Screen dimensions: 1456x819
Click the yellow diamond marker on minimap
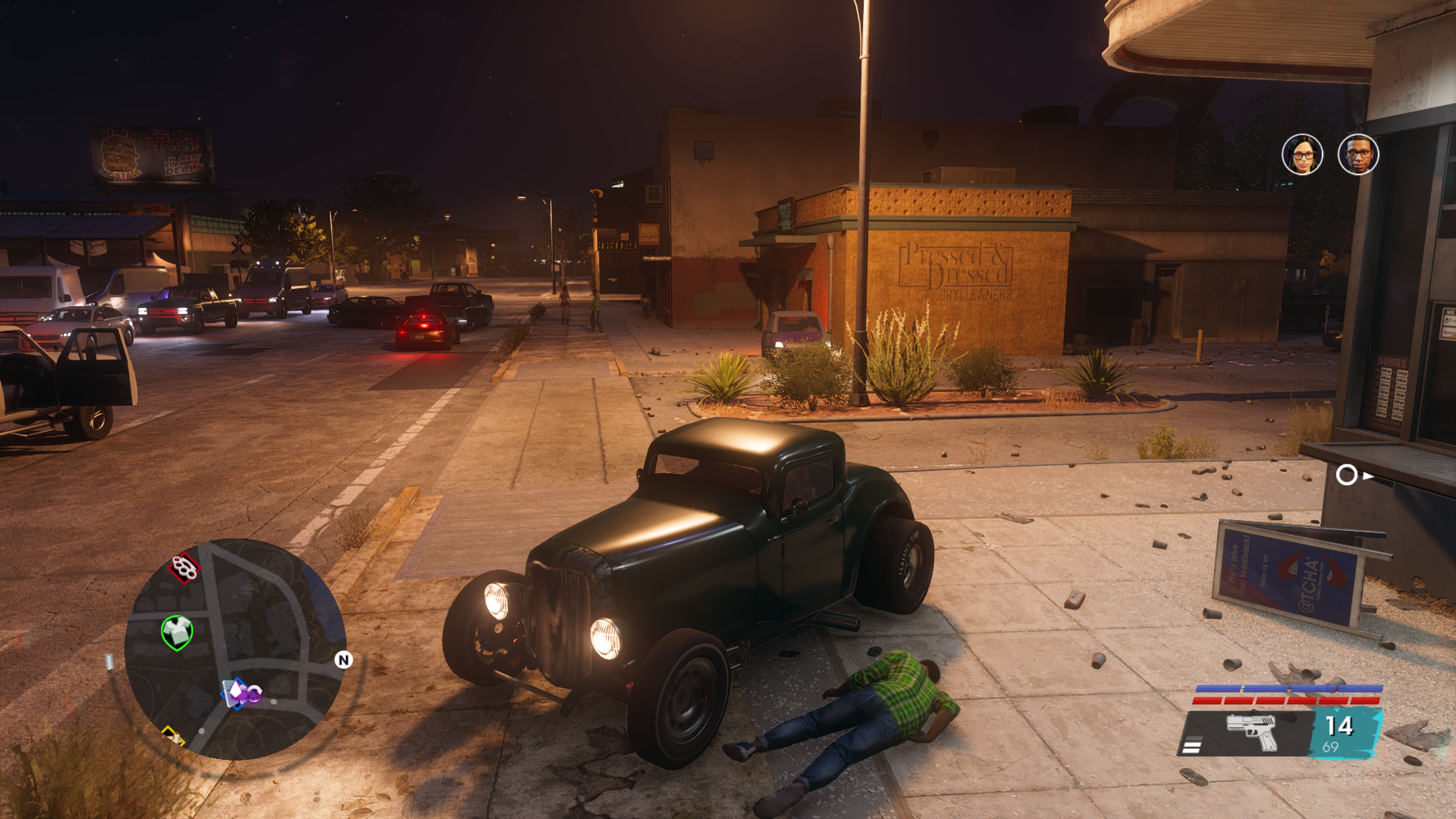tap(173, 736)
